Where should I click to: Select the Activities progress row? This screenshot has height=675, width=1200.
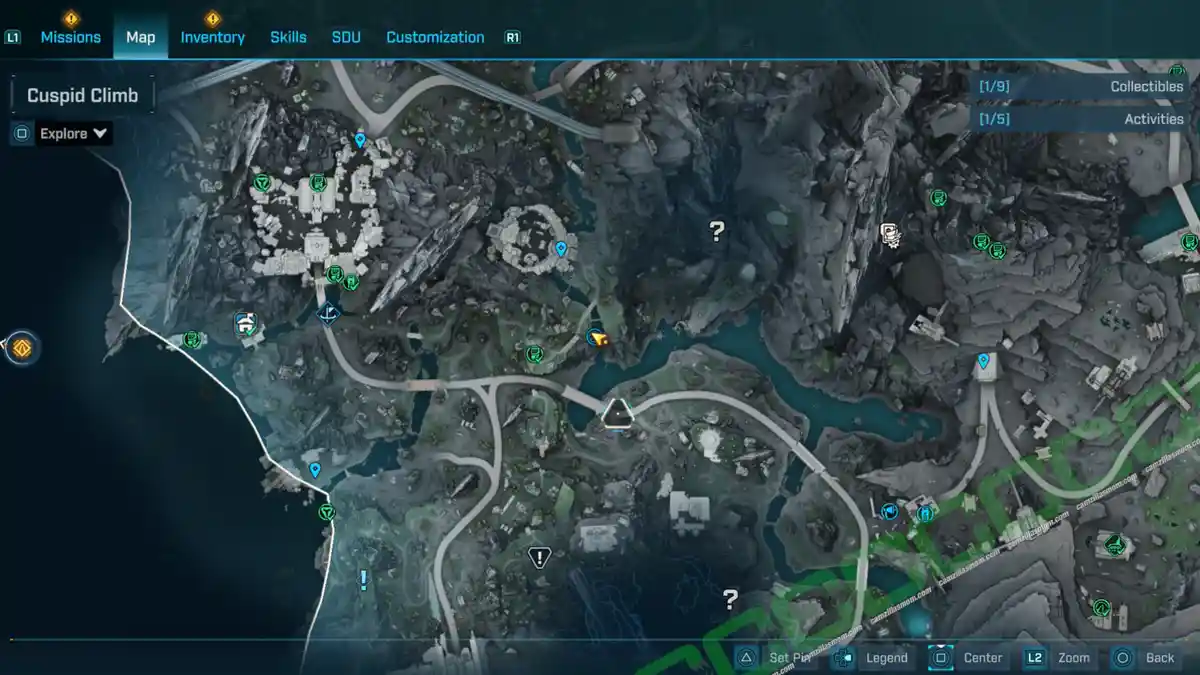pyautogui.click(x=1080, y=119)
